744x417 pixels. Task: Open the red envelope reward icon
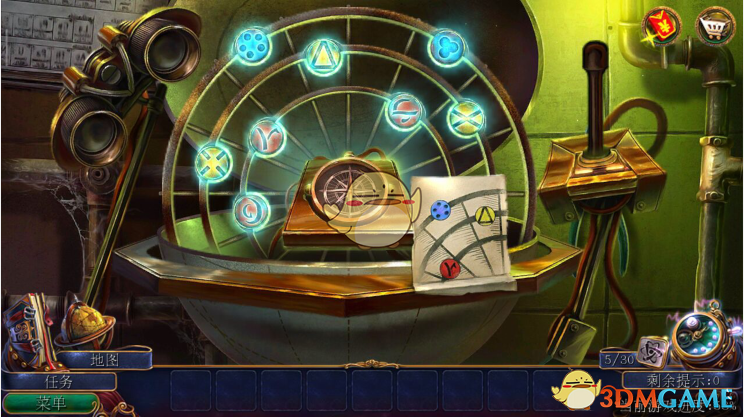[661, 23]
